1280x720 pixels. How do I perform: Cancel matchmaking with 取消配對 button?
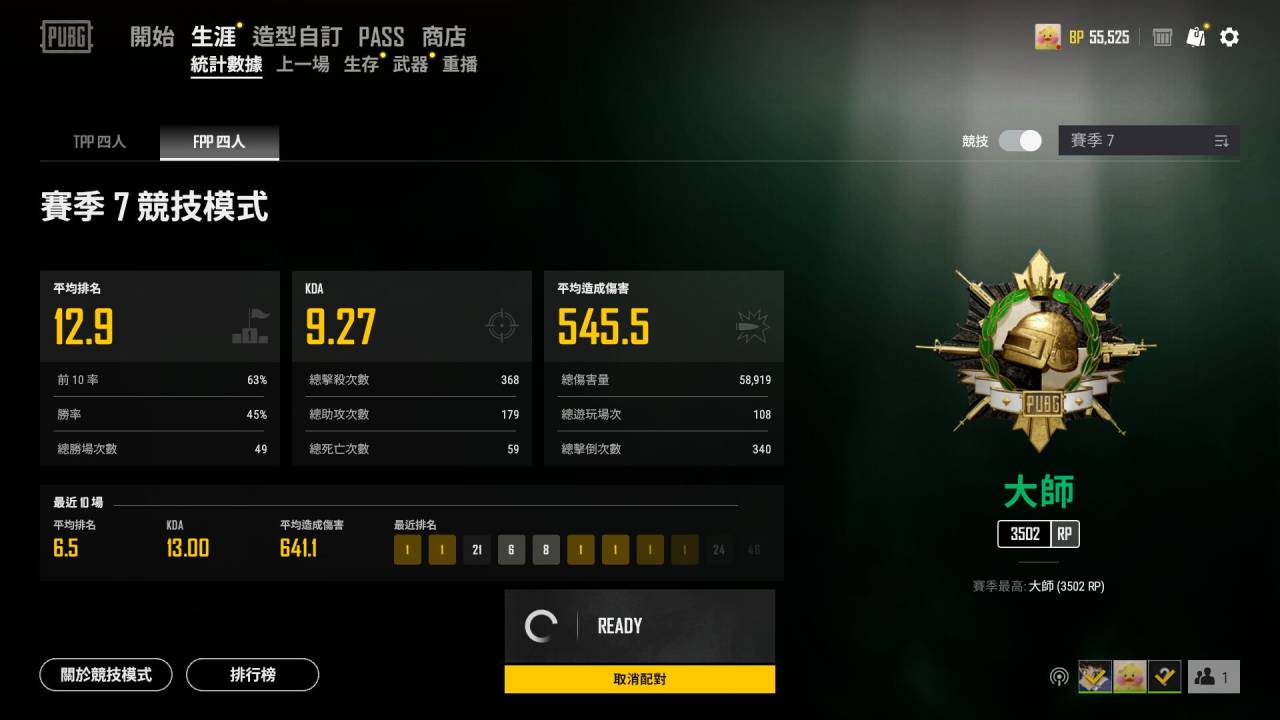pyautogui.click(x=639, y=680)
